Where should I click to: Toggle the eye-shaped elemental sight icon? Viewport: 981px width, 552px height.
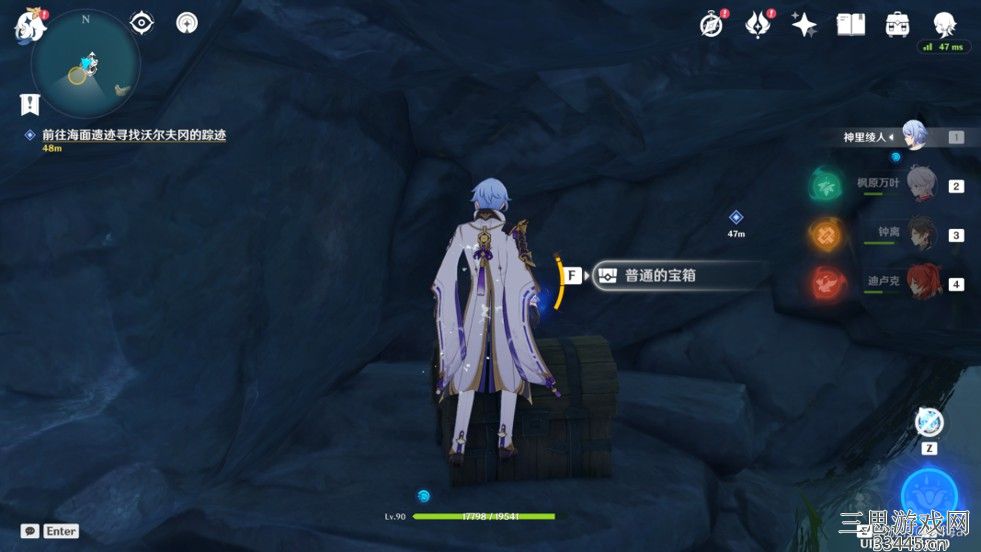[143, 23]
